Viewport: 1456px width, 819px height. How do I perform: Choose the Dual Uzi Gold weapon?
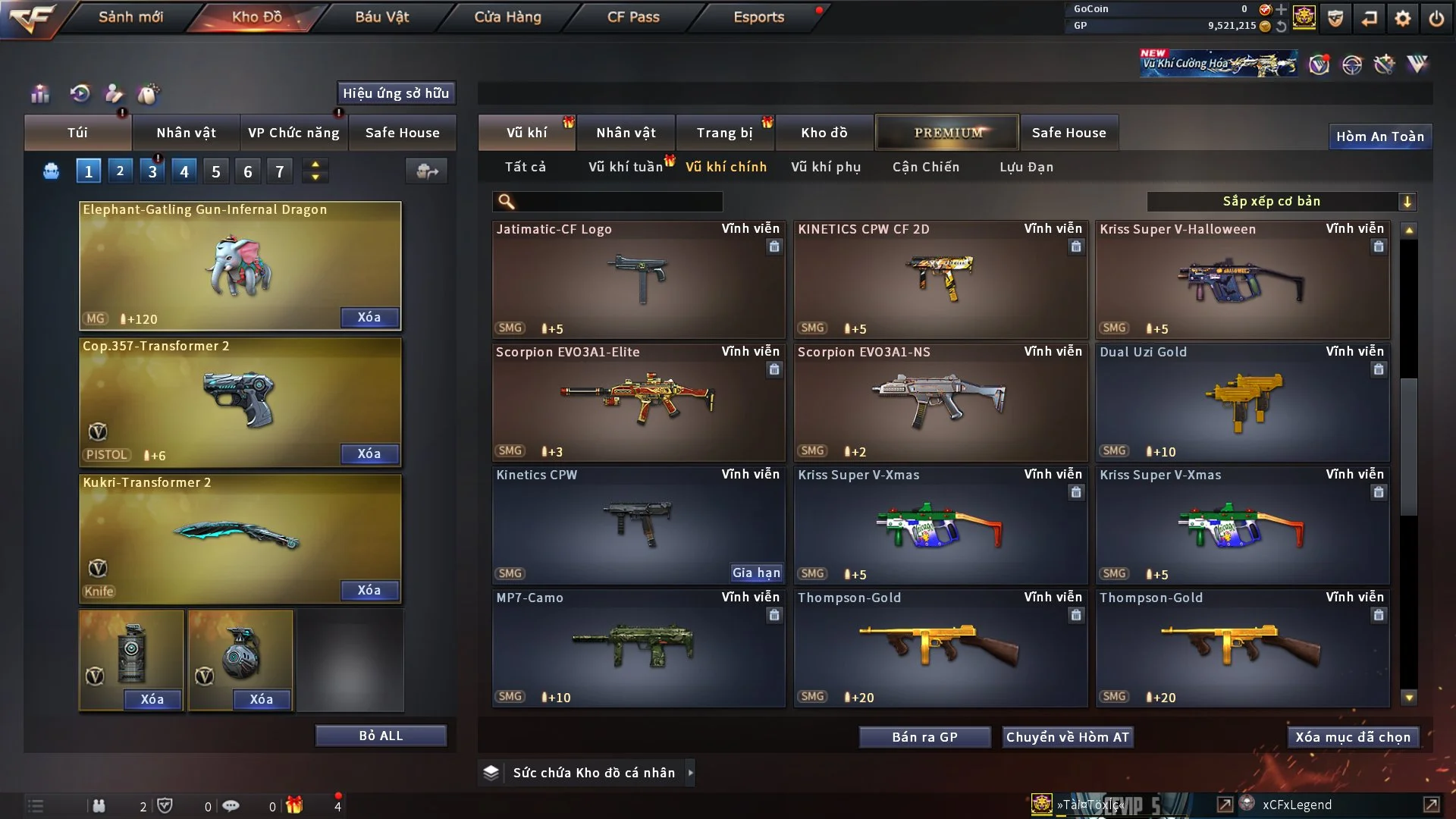tap(1242, 403)
